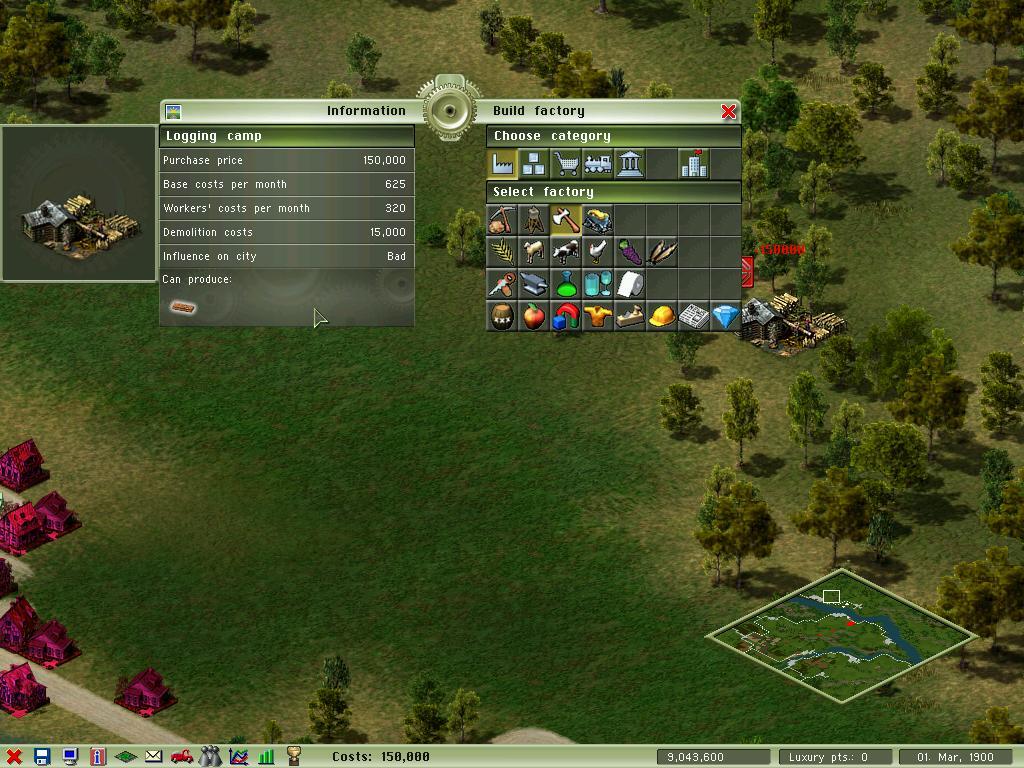Select the grapes factory icon
1024x768 pixels.
(630, 252)
